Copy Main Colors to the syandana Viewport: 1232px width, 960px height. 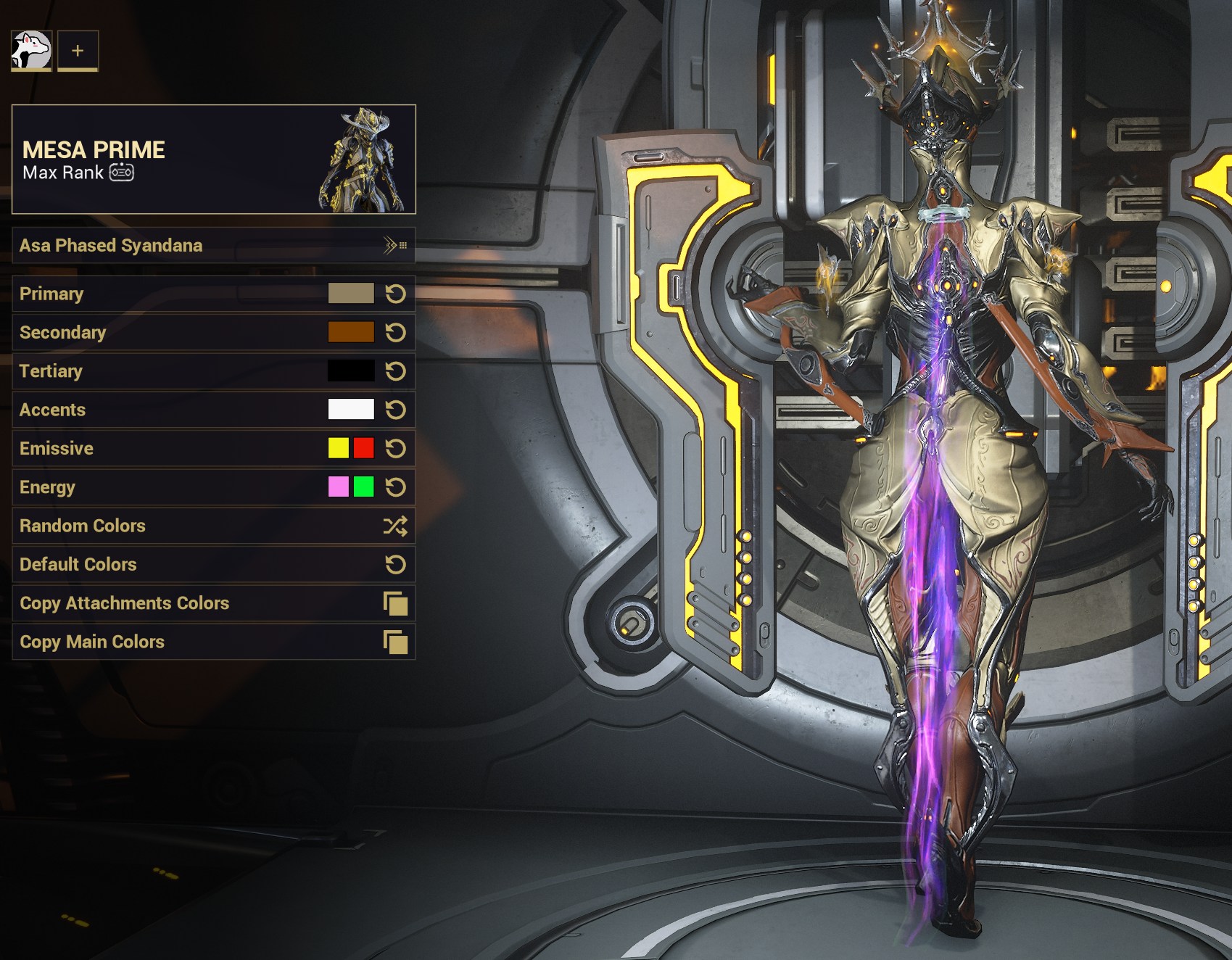(213, 642)
